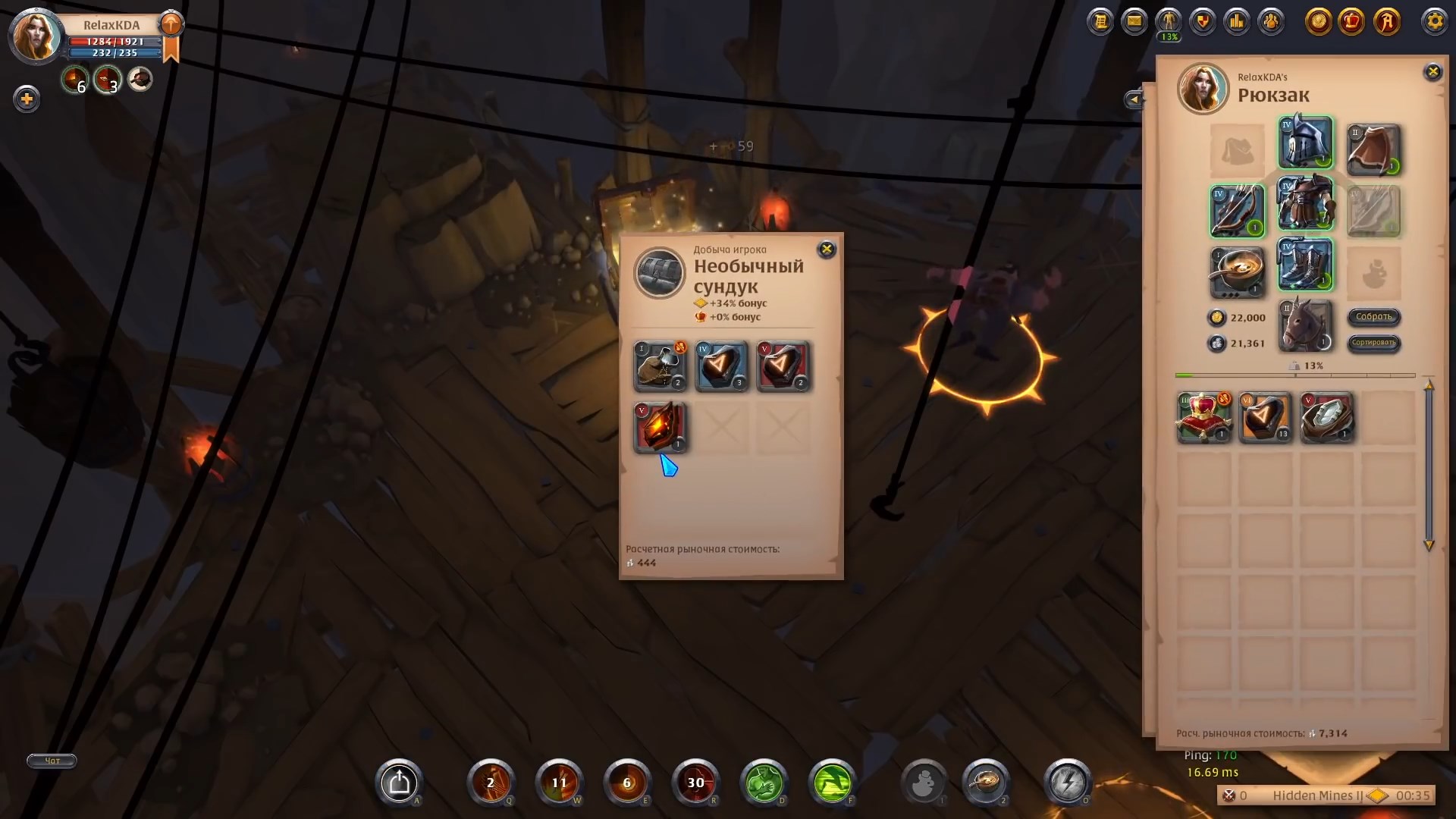Open the mail envelope icon

(1135, 21)
